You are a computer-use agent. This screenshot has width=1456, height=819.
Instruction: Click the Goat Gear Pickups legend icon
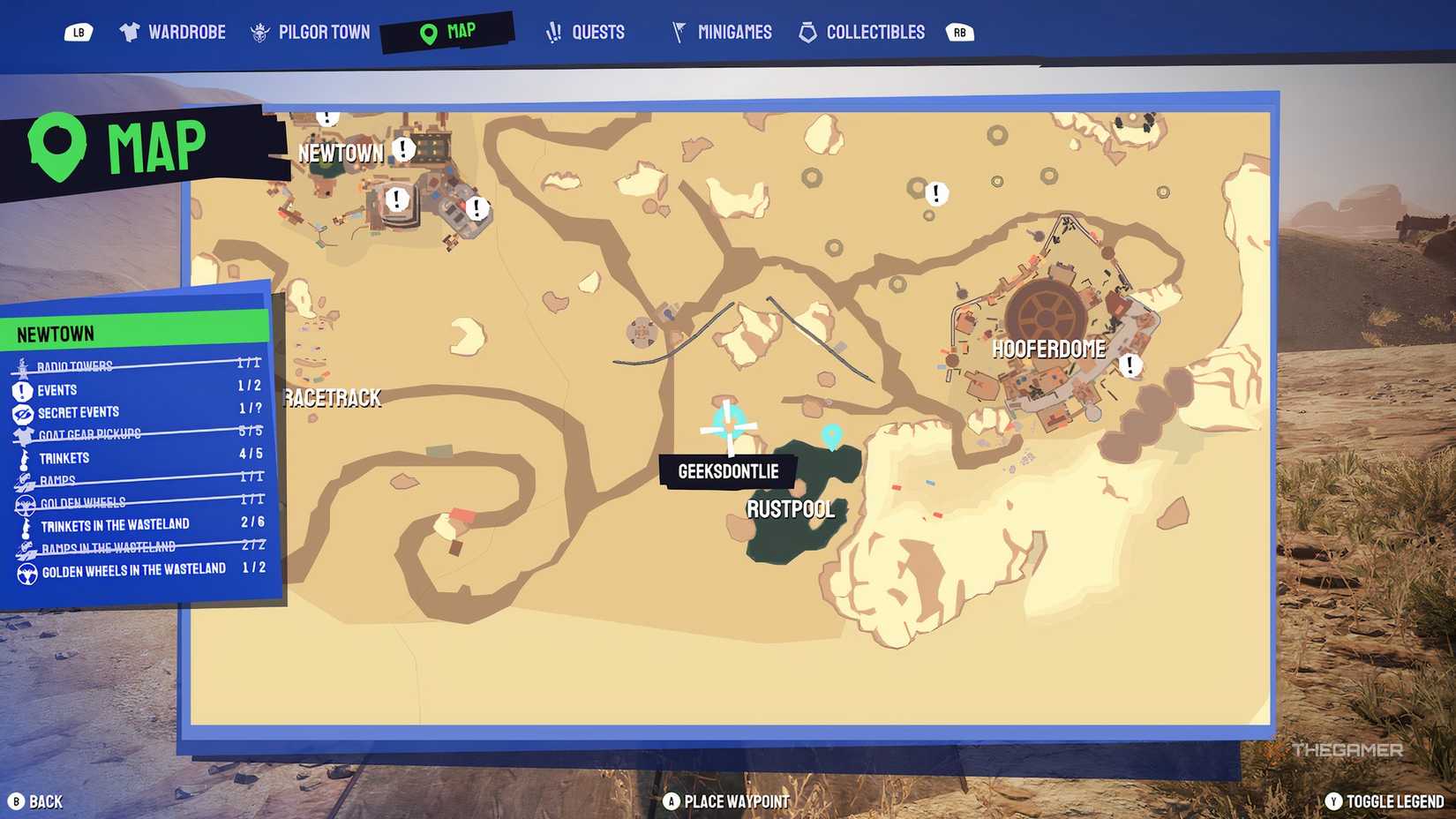coord(24,435)
